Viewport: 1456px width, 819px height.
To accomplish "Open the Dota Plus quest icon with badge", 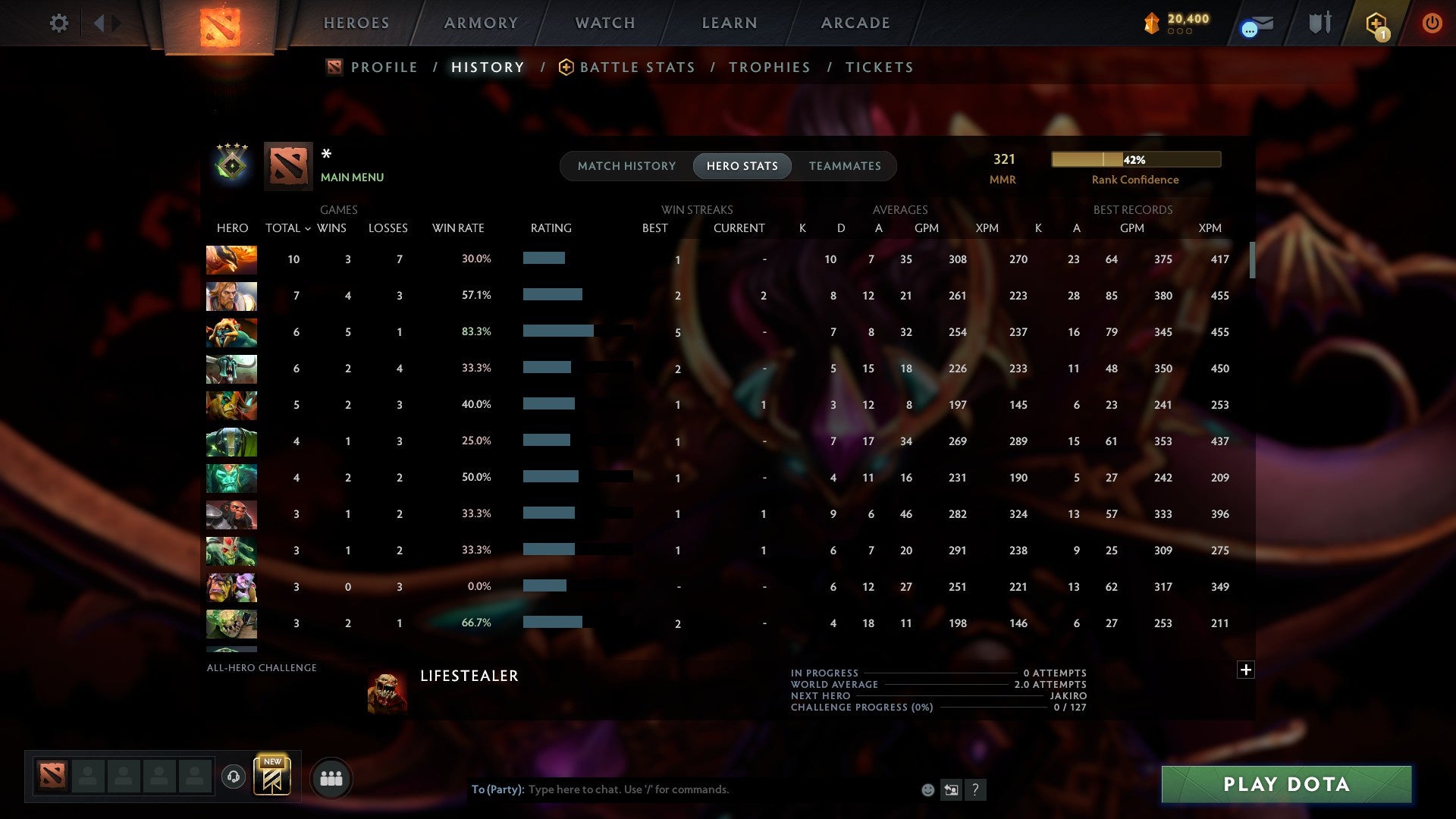I will pyautogui.click(x=1375, y=23).
